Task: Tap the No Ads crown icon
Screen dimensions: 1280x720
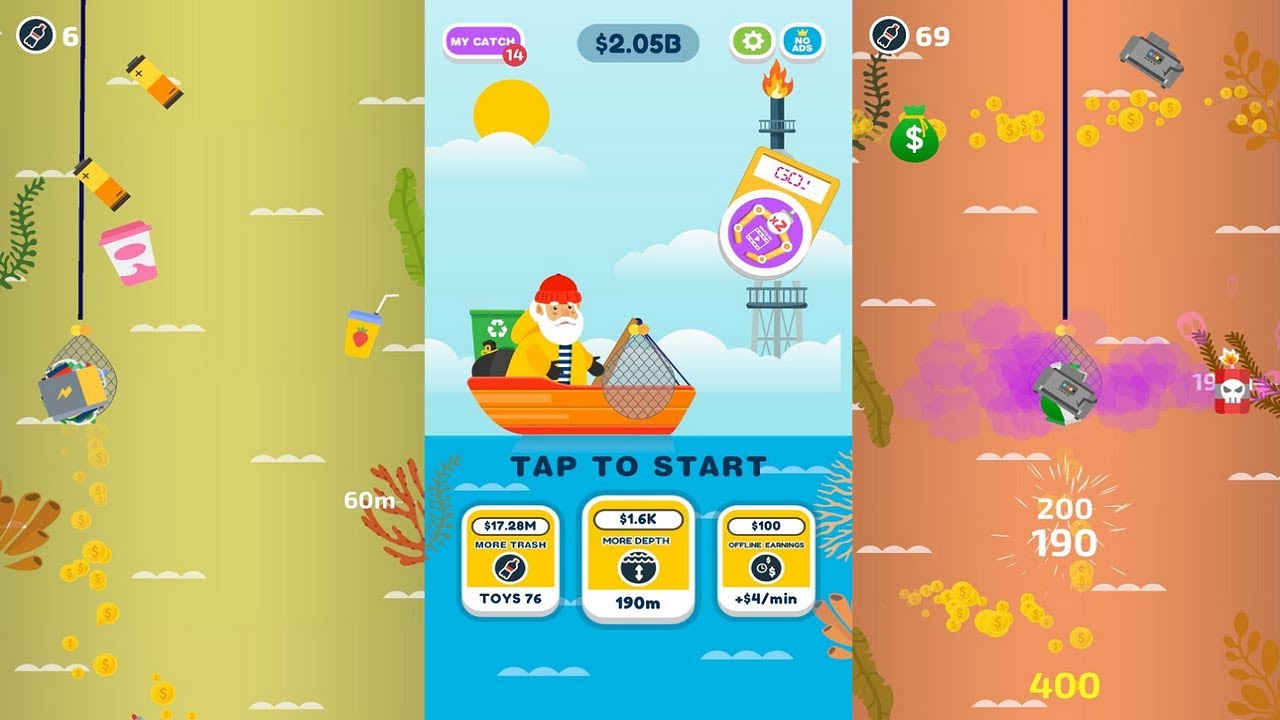Action: pos(801,42)
